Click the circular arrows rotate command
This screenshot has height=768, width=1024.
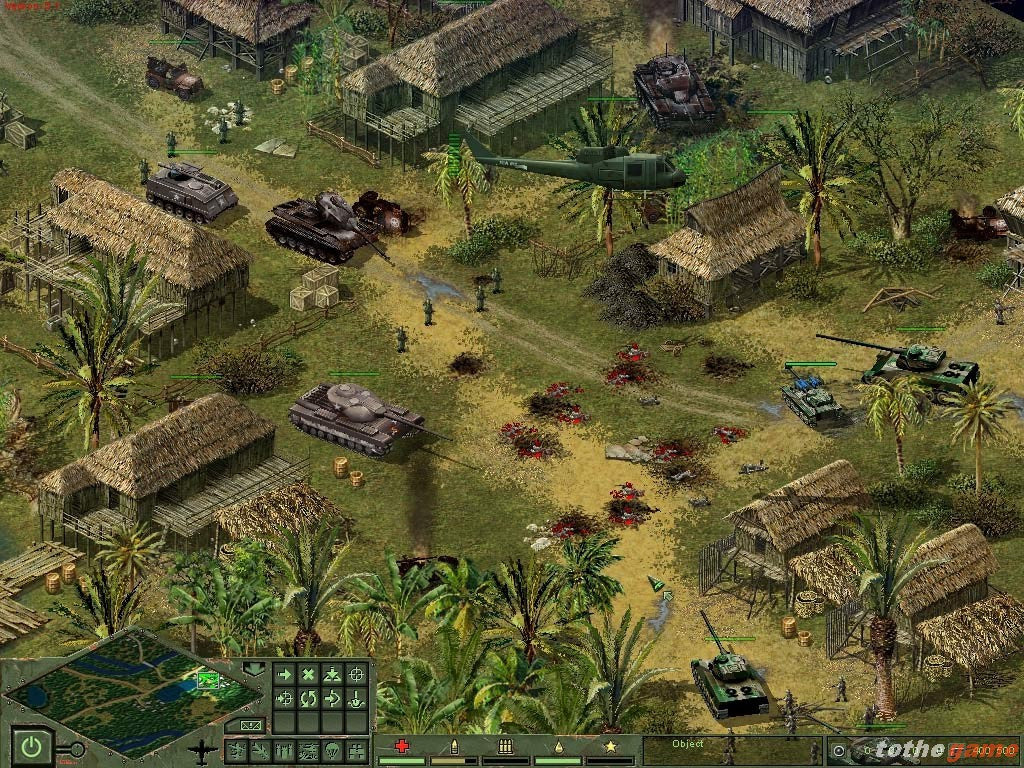pos(308,698)
